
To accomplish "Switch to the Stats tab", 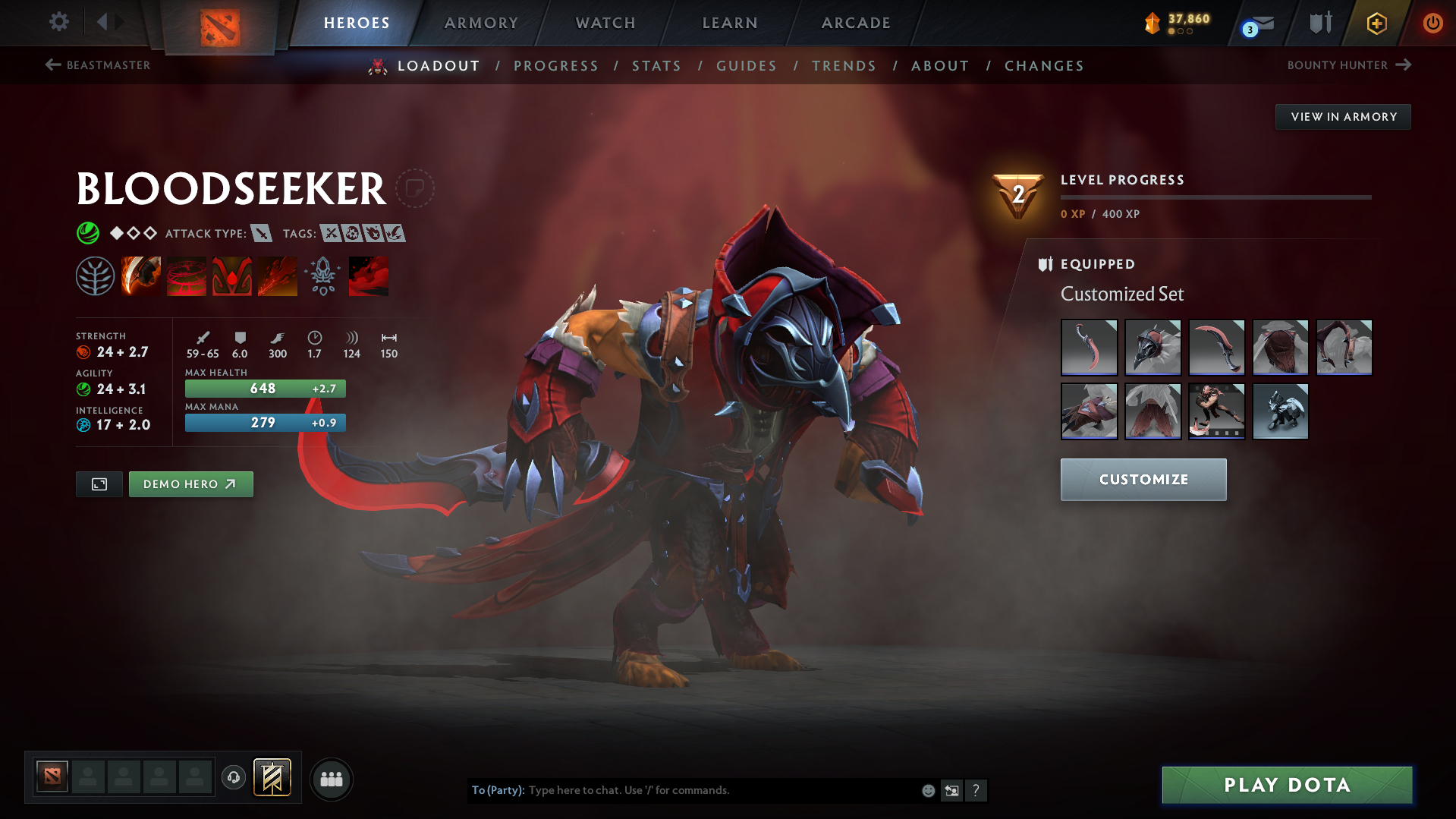I will [656, 66].
